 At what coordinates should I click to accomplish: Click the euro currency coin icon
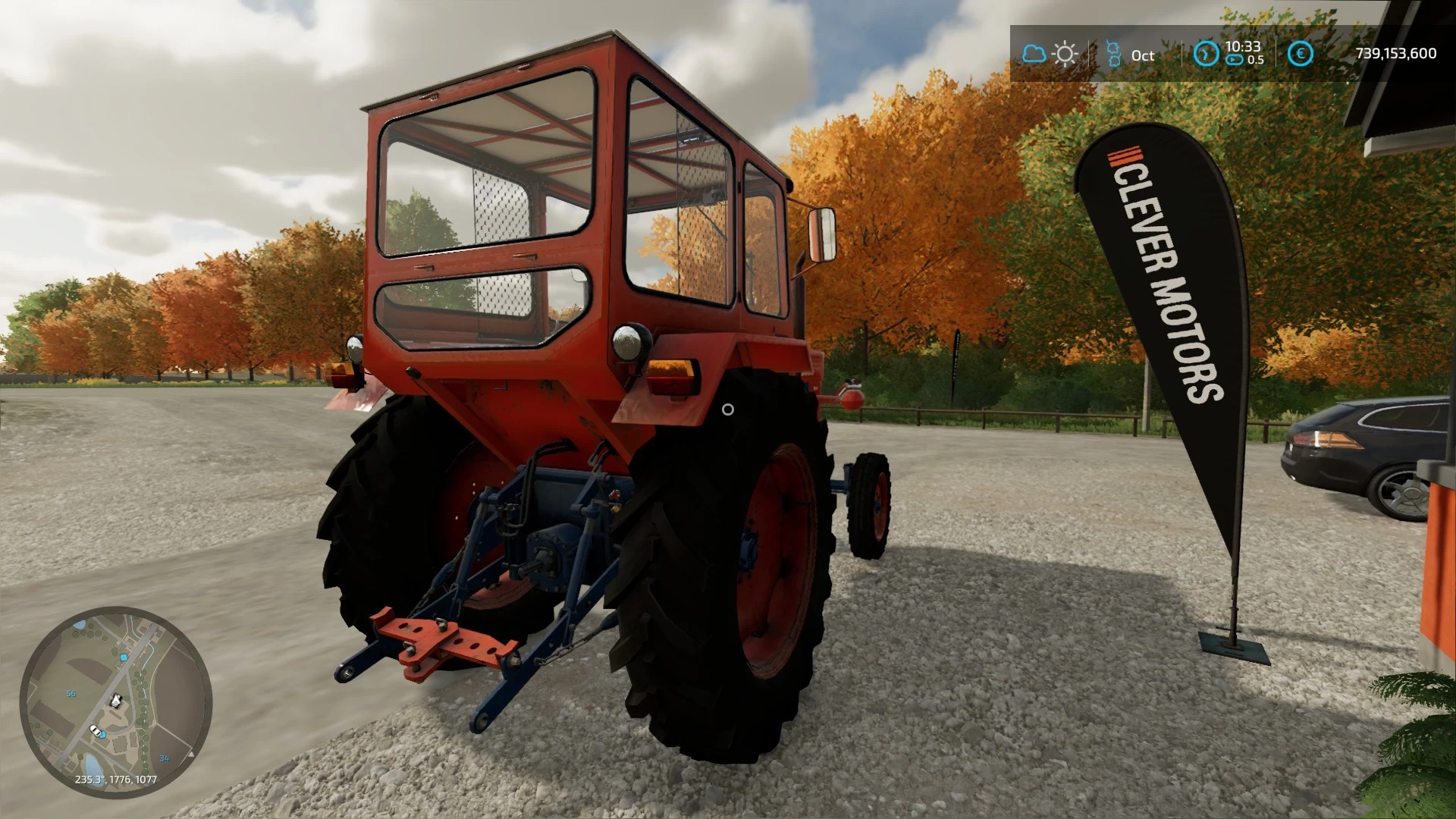point(1300,53)
